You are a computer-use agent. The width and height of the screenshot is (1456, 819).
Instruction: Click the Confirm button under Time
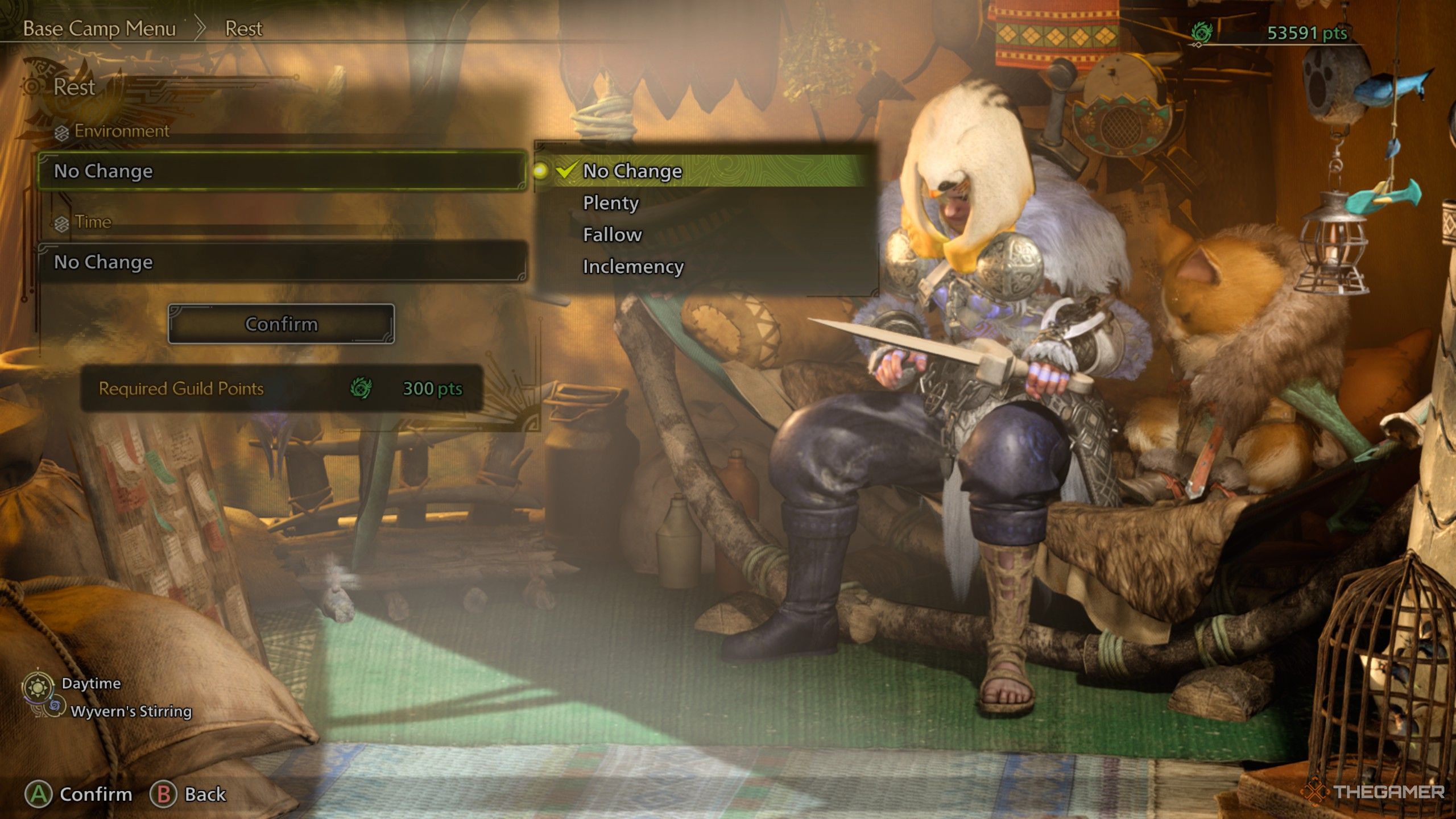281,324
